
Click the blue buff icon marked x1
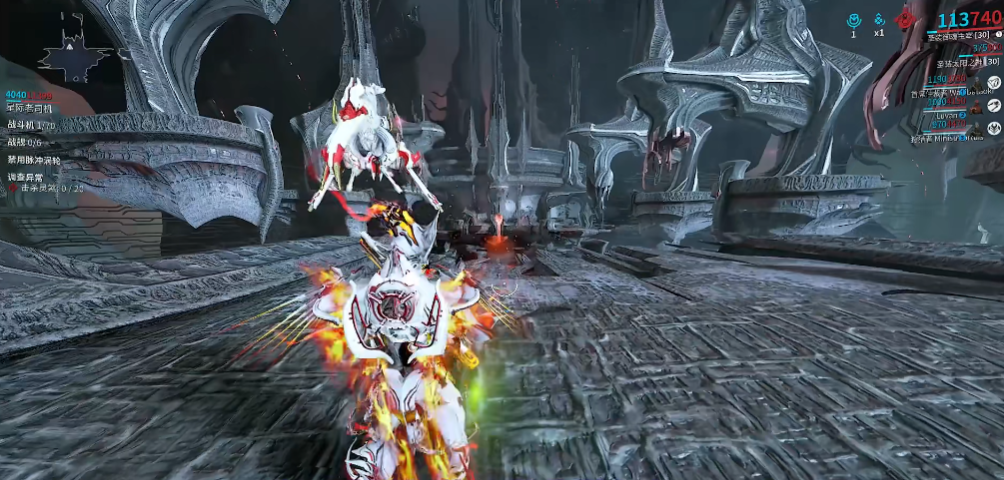click(879, 19)
